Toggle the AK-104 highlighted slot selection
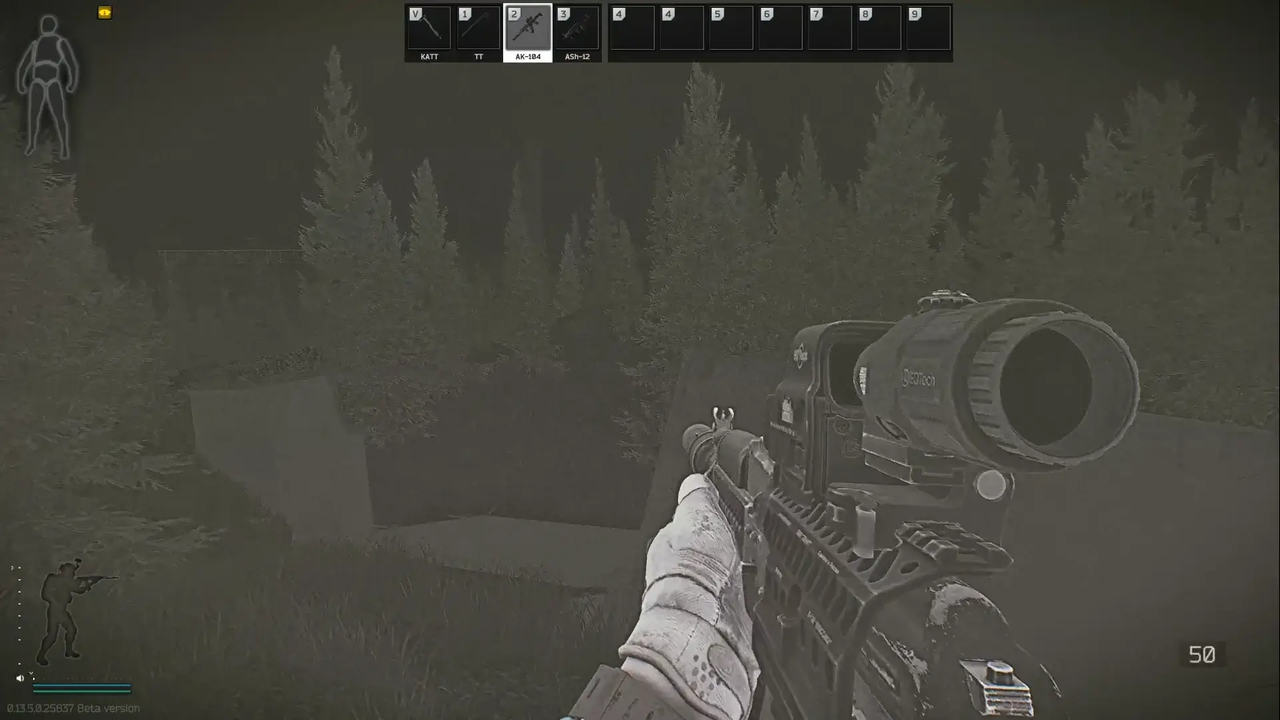This screenshot has width=1280, height=720. (527, 28)
